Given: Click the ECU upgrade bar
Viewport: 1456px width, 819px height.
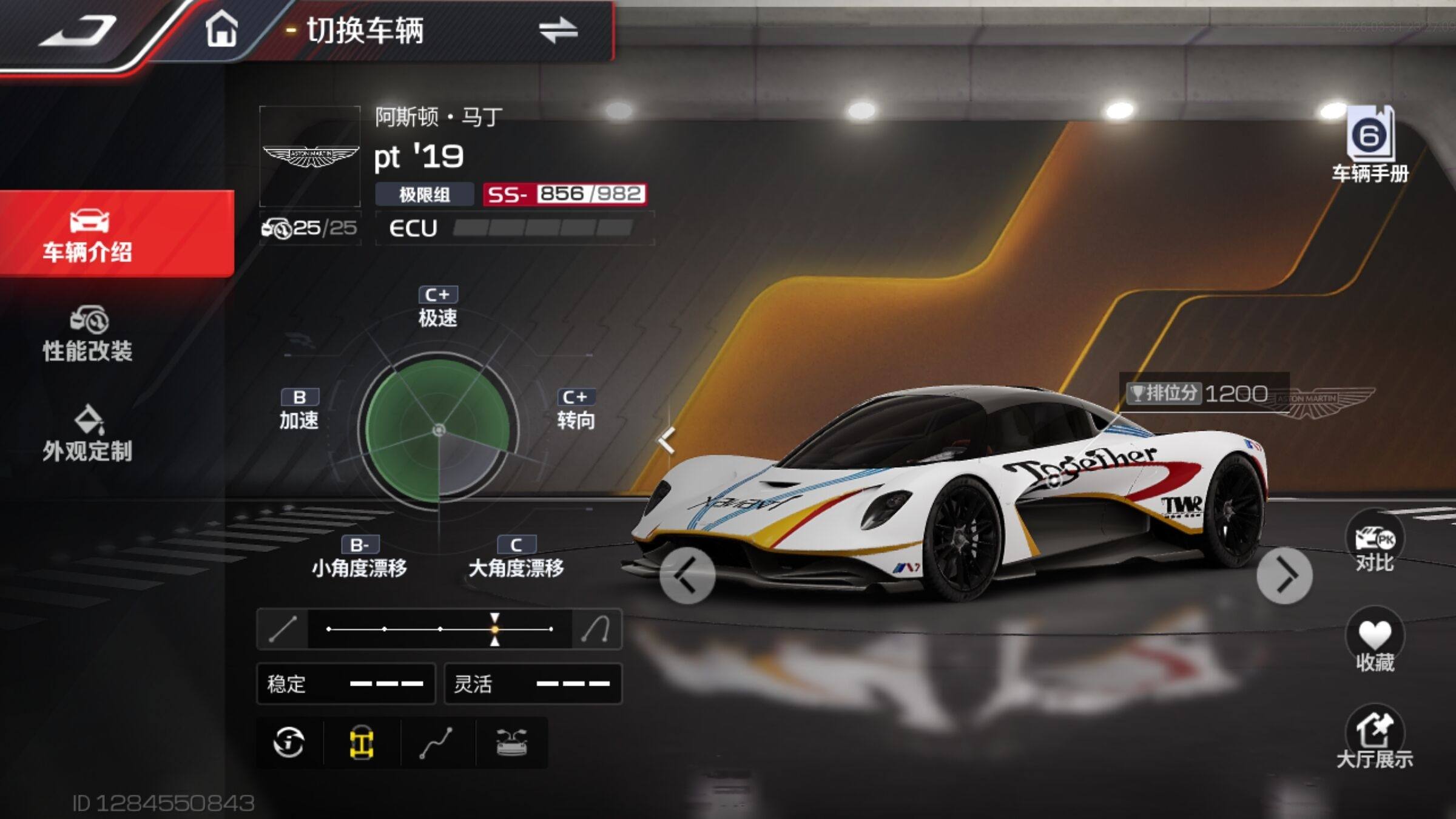Looking at the screenshot, I should click(x=543, y=228).
